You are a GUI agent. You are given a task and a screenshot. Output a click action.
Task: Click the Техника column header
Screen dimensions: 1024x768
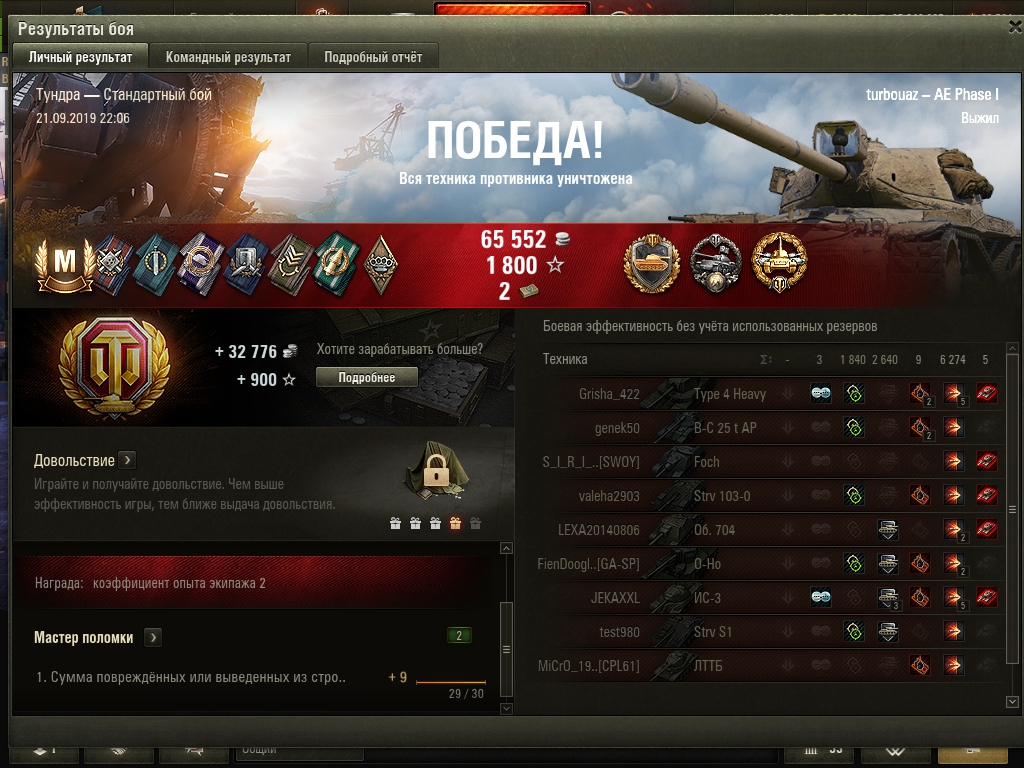click(x=565, y=359)
